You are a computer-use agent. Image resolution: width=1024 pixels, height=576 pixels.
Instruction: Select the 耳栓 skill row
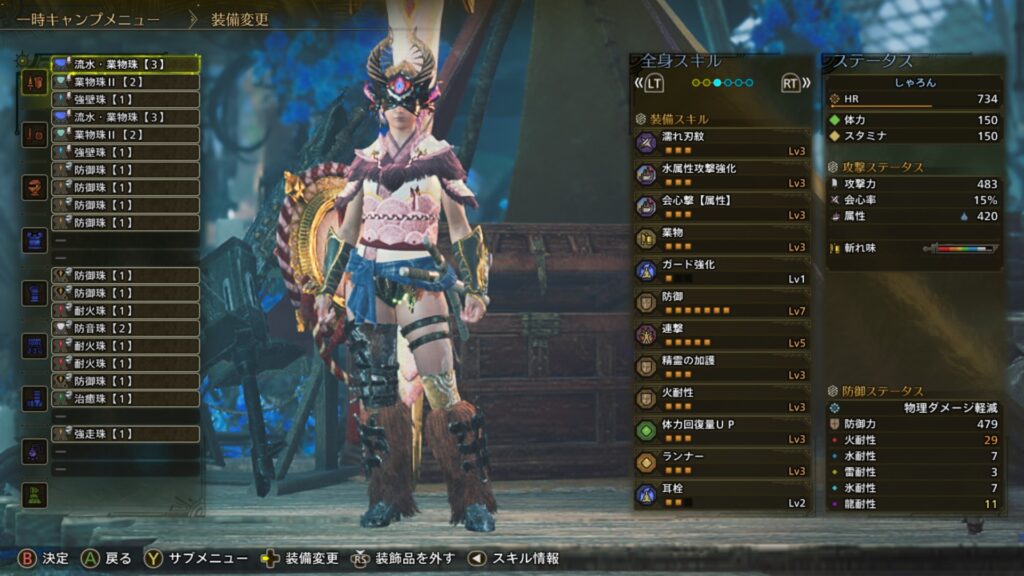tap(721, 495)
